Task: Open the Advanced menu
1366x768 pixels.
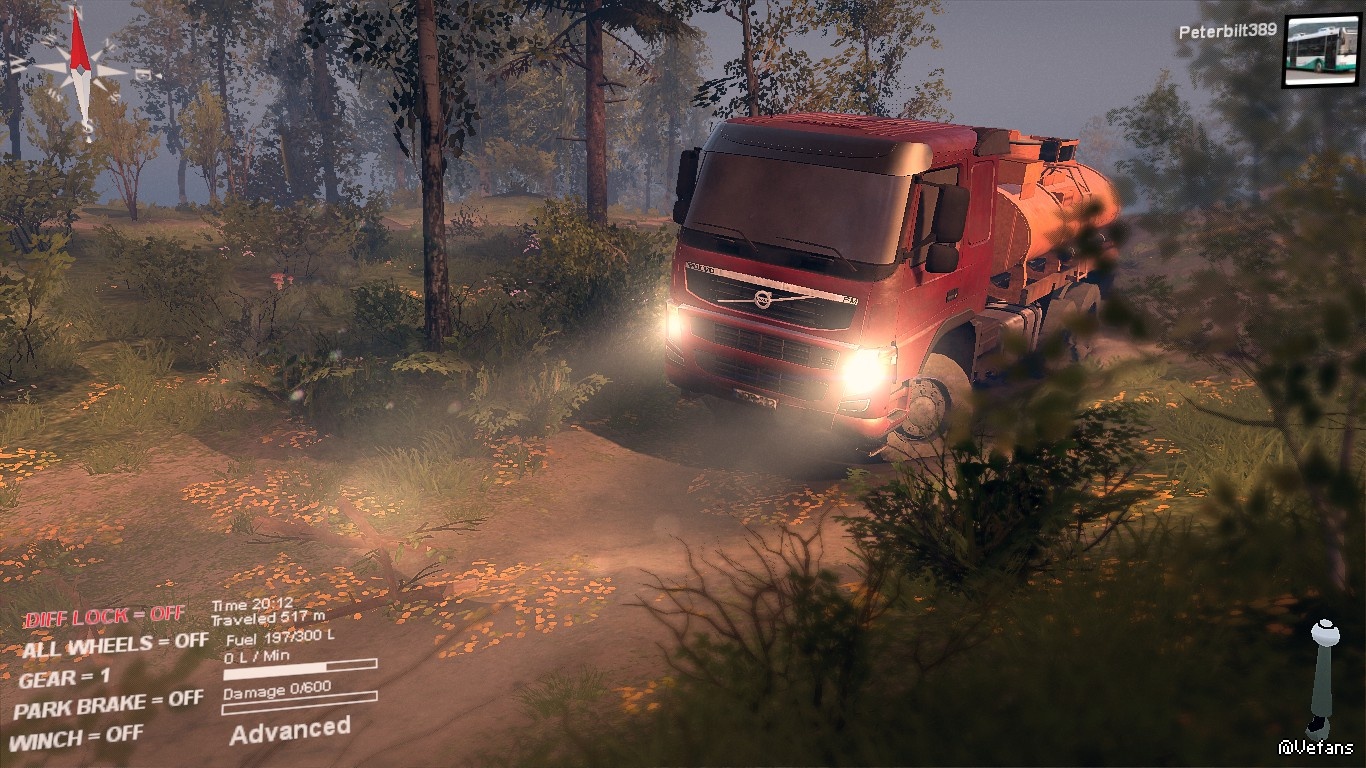Action: (290, 730)
